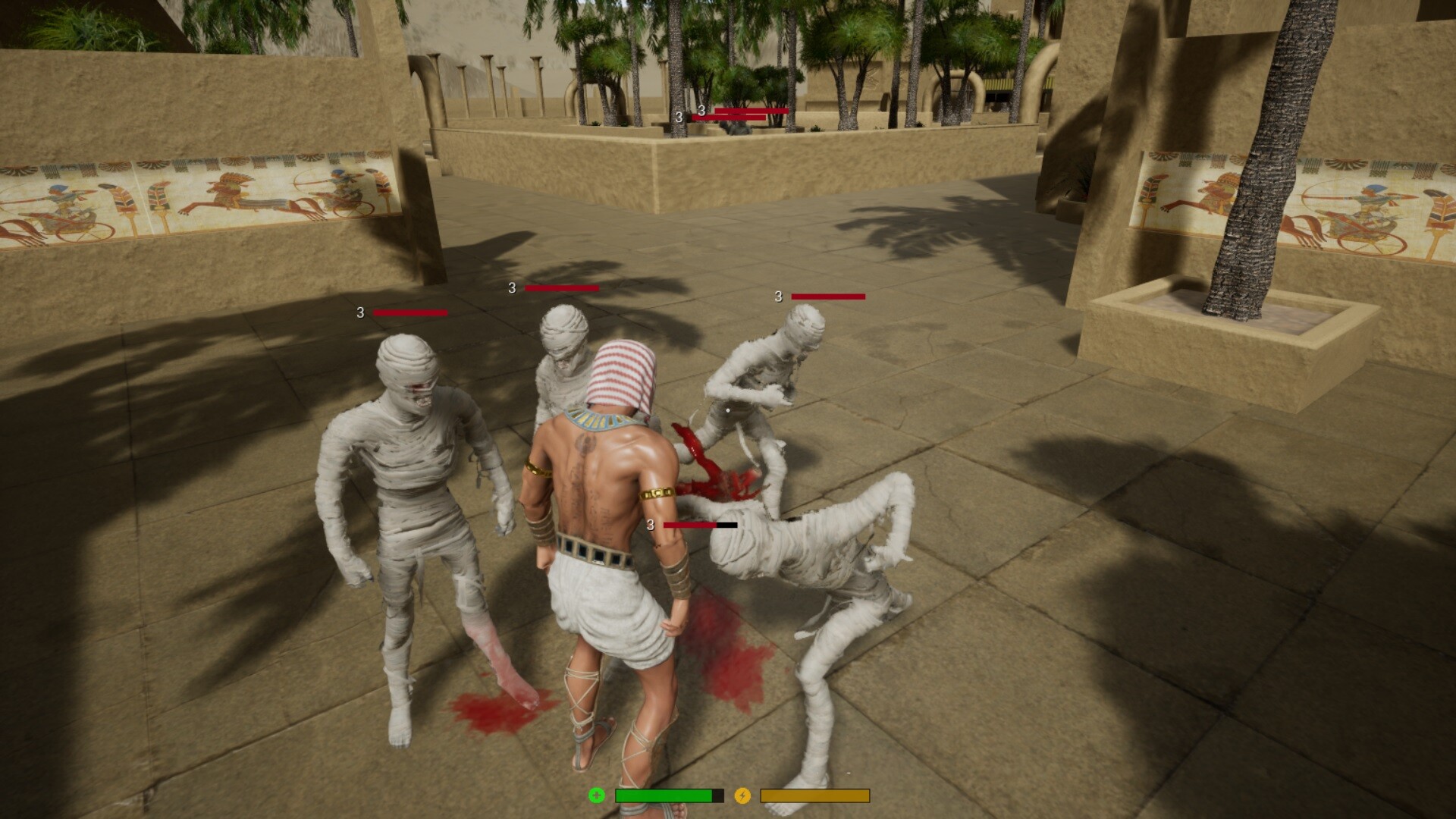Click the level 3 label of the rightmost standing mummy
This screenshot has height=819, width=1456.
(x=778, y=297)
